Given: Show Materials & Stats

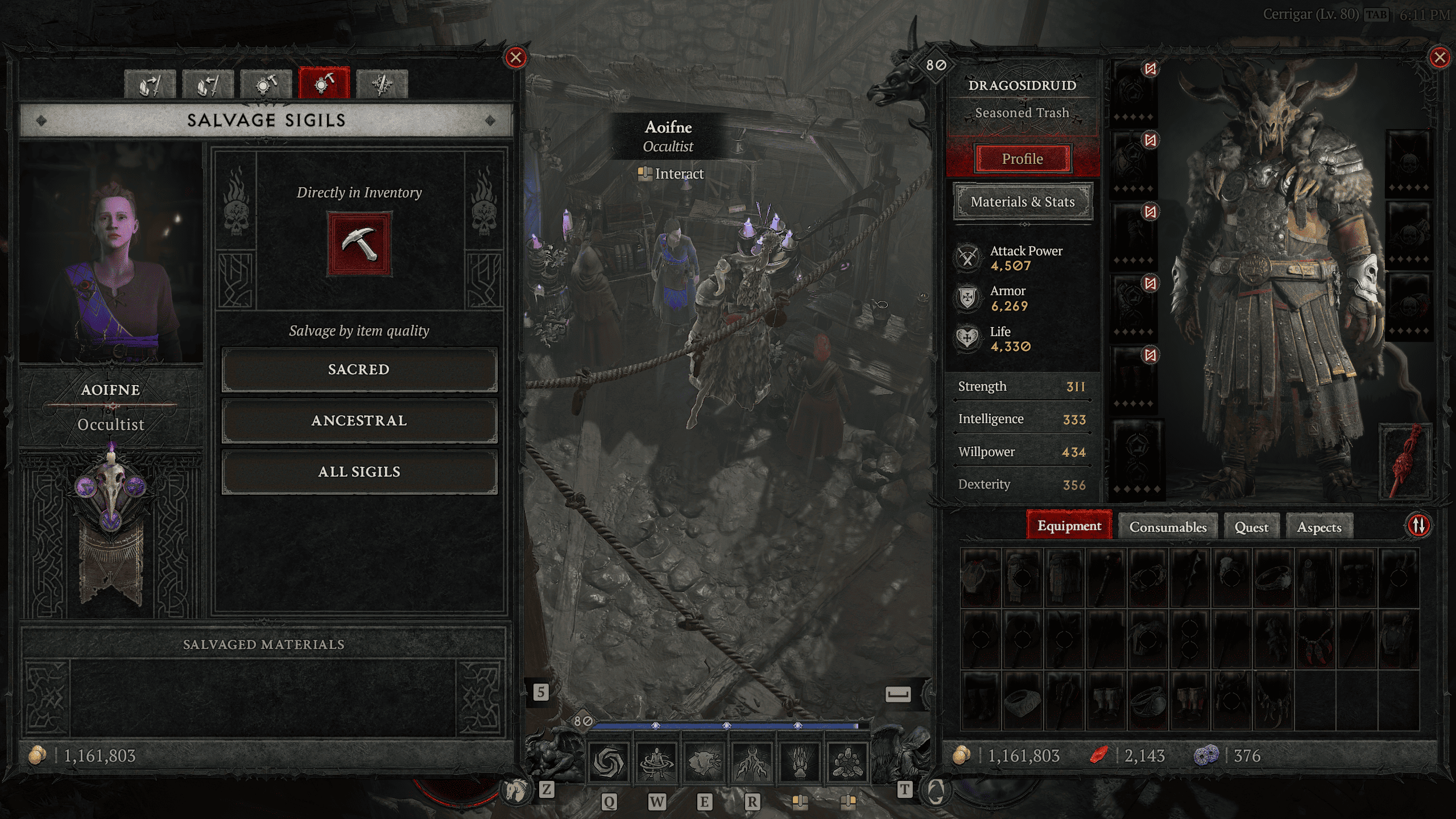Looking at the screenshot, I should pos(1022,202).
